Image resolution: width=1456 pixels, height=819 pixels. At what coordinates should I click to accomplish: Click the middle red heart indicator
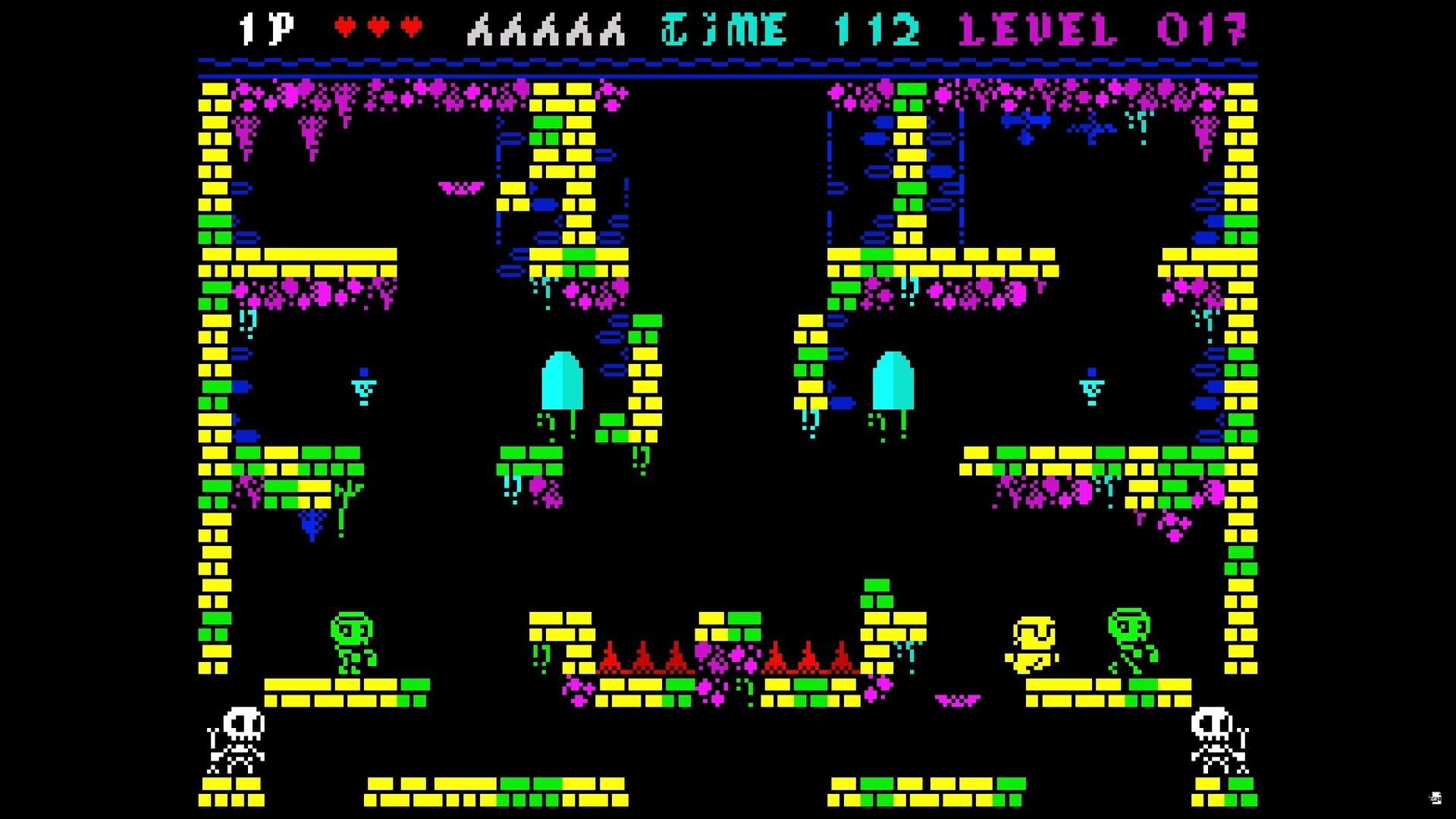(377, 25)
